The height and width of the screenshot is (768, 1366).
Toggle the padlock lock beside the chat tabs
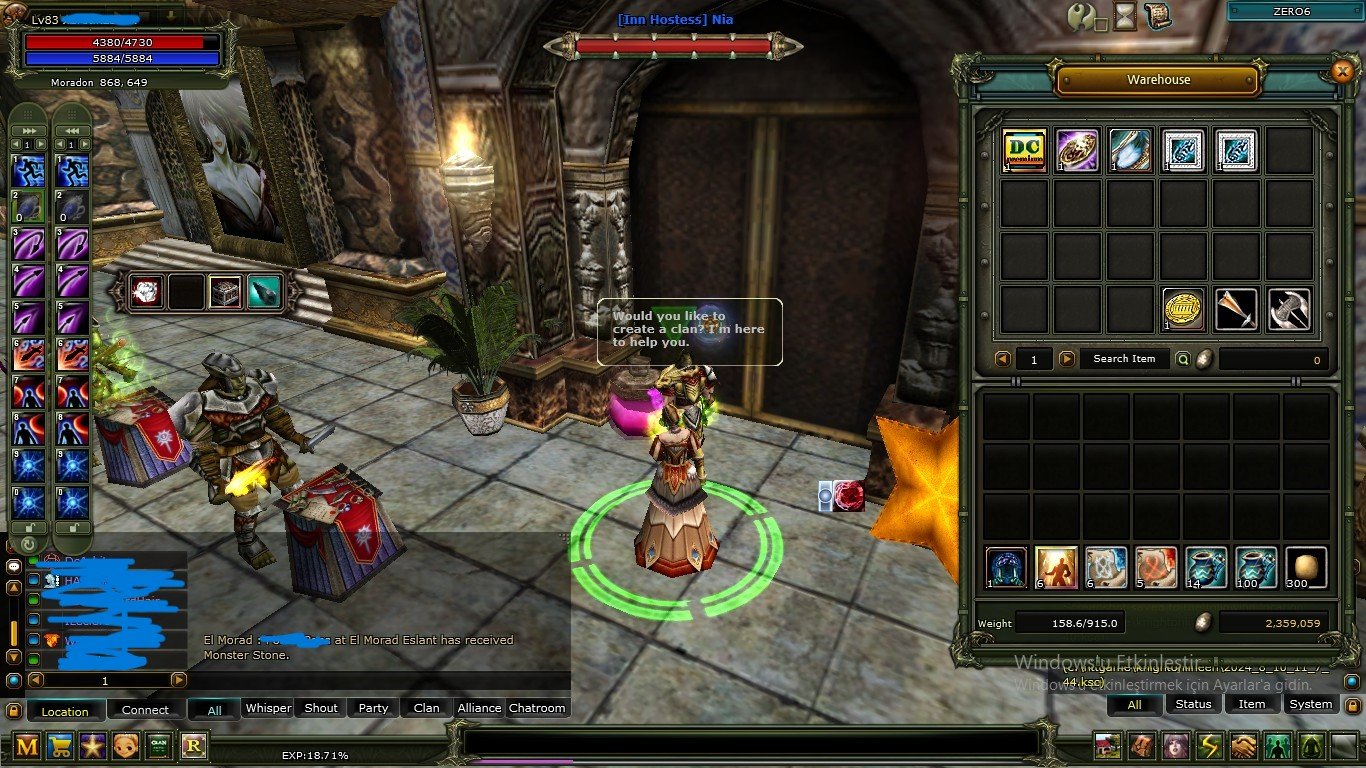pos(13,710)
